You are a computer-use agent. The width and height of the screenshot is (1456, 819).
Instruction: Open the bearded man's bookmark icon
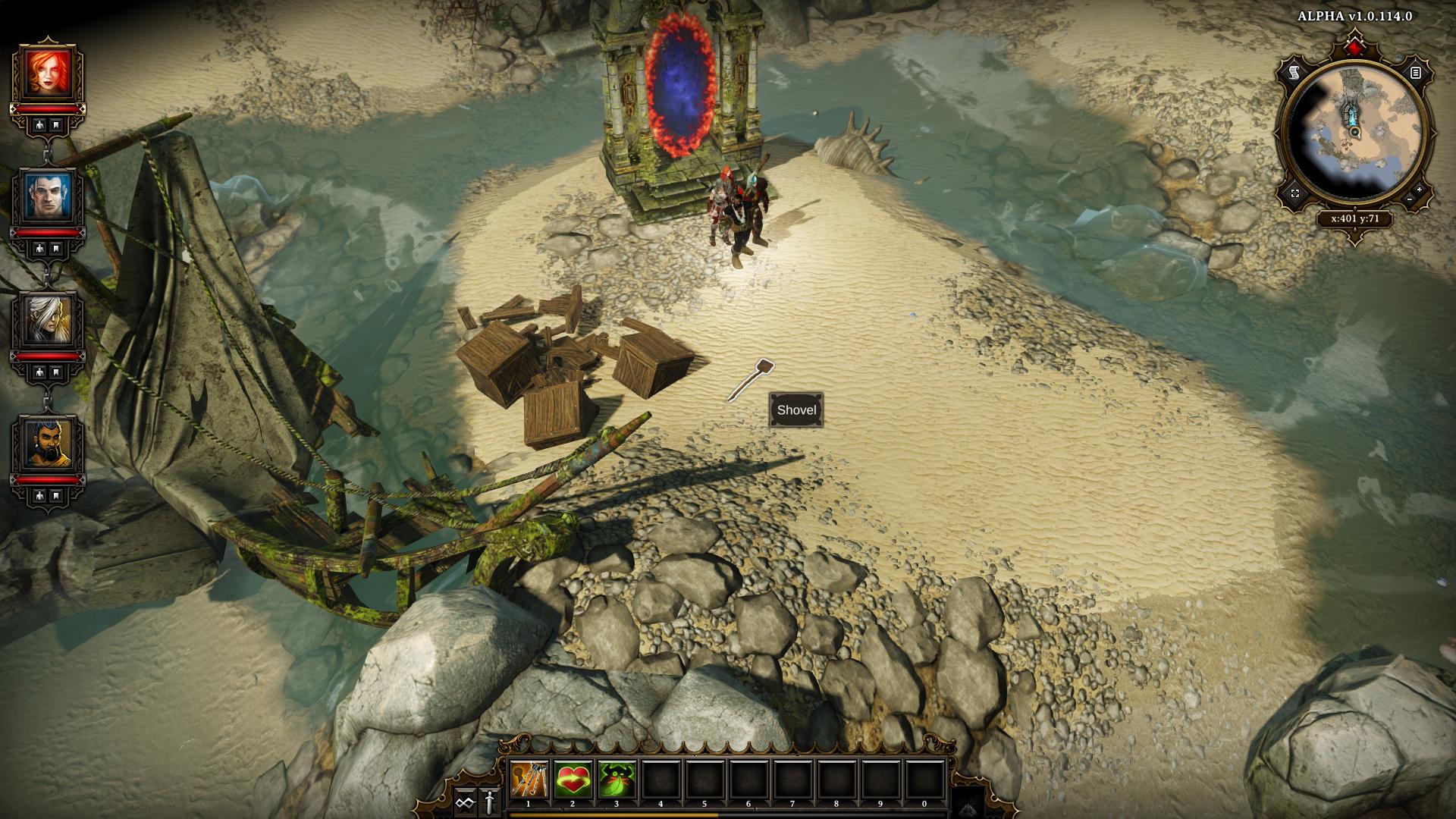click(56, 496)
